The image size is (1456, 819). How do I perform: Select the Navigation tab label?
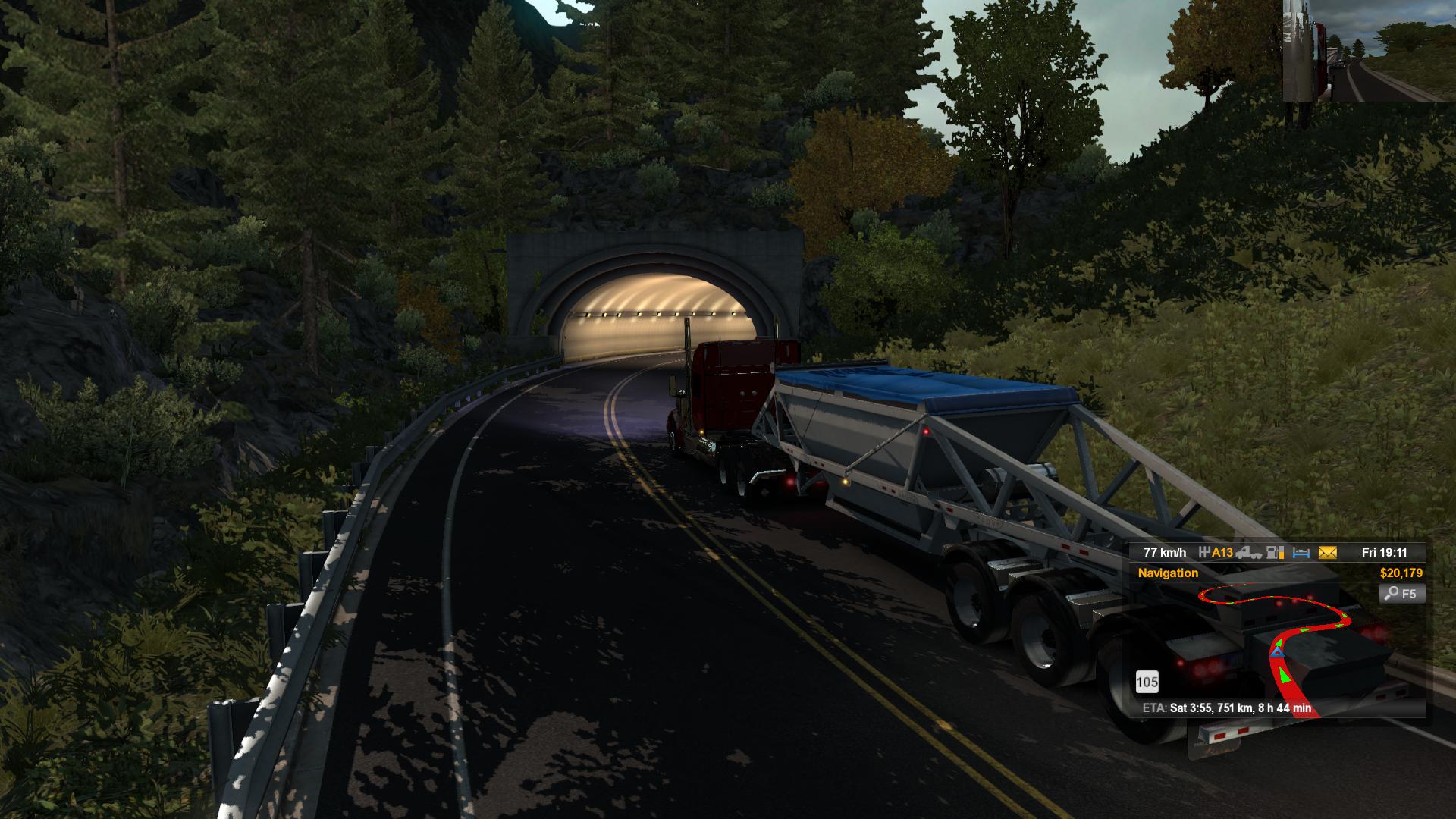[1168, 573]
